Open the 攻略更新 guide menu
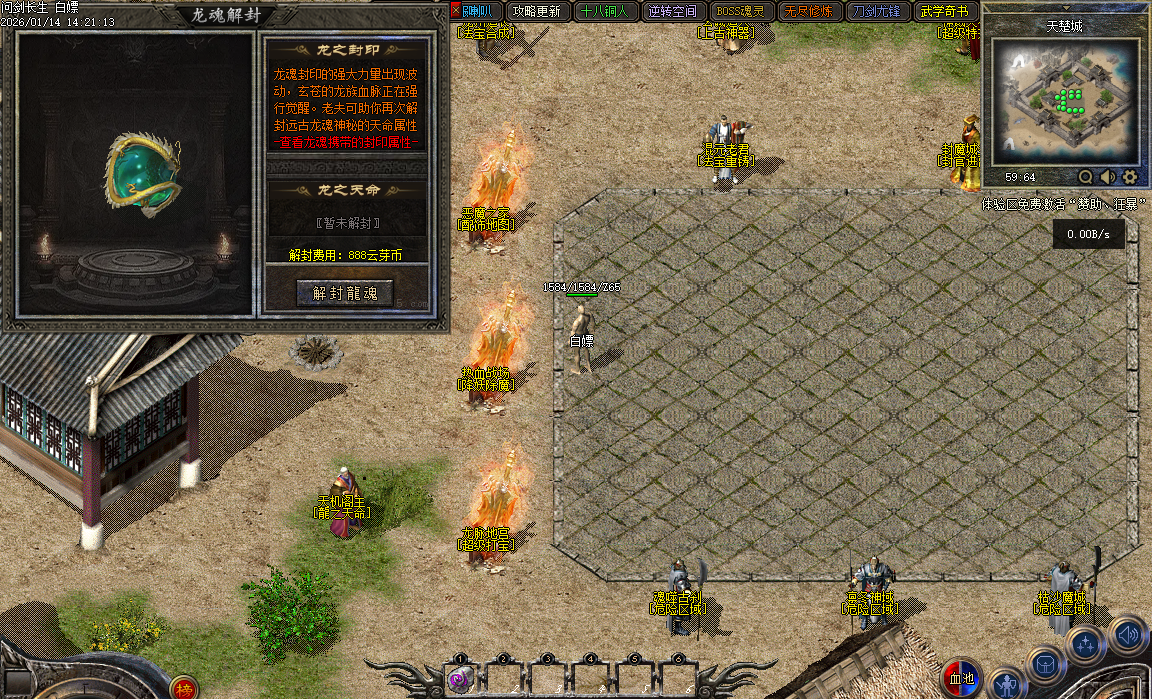1152x699 pixels. [x=537, y=11]
